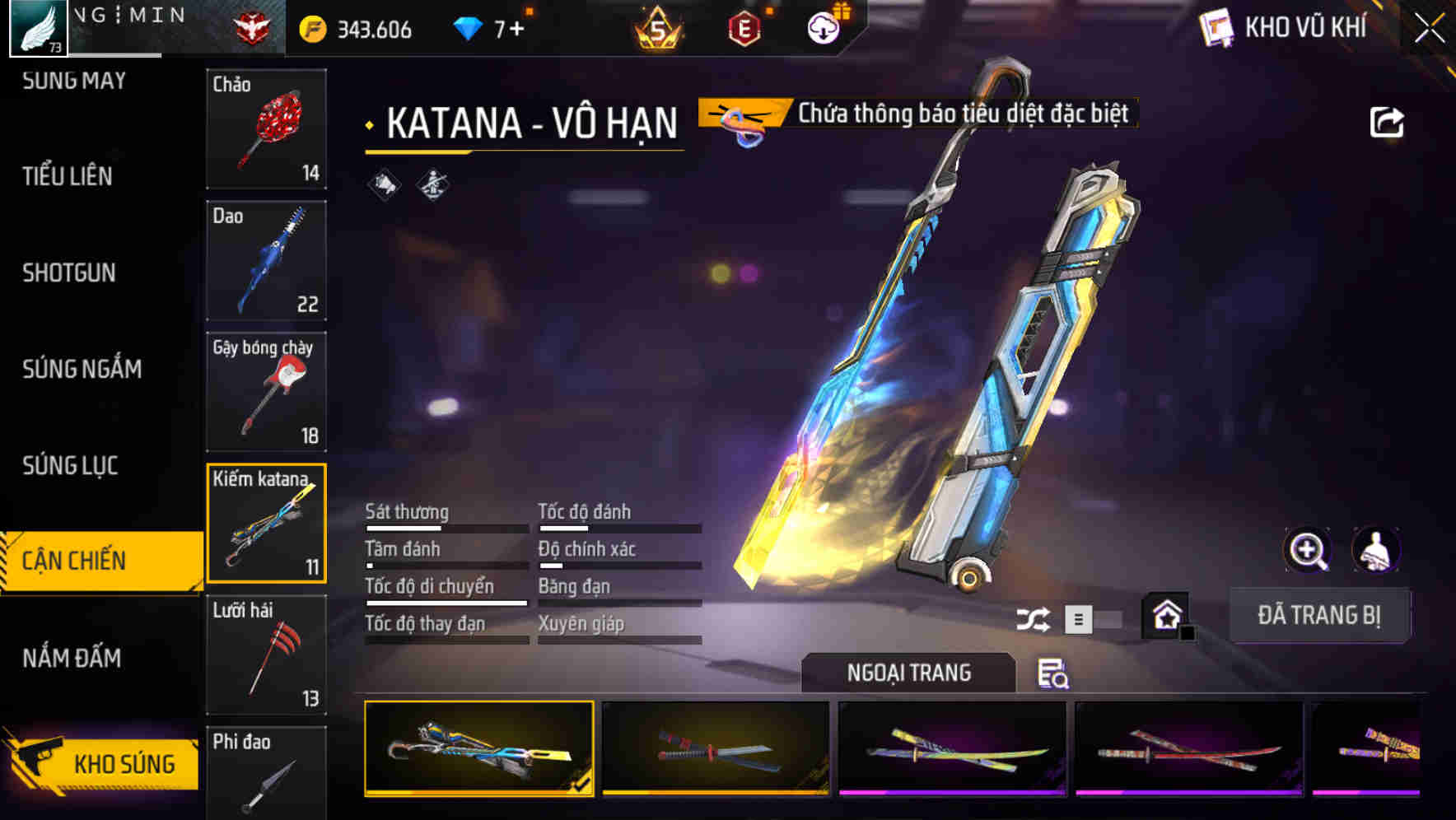This screenshot has width=1456, height=820.
Task: Click the diamond currency icon in top bar
Action: (468, 27)
